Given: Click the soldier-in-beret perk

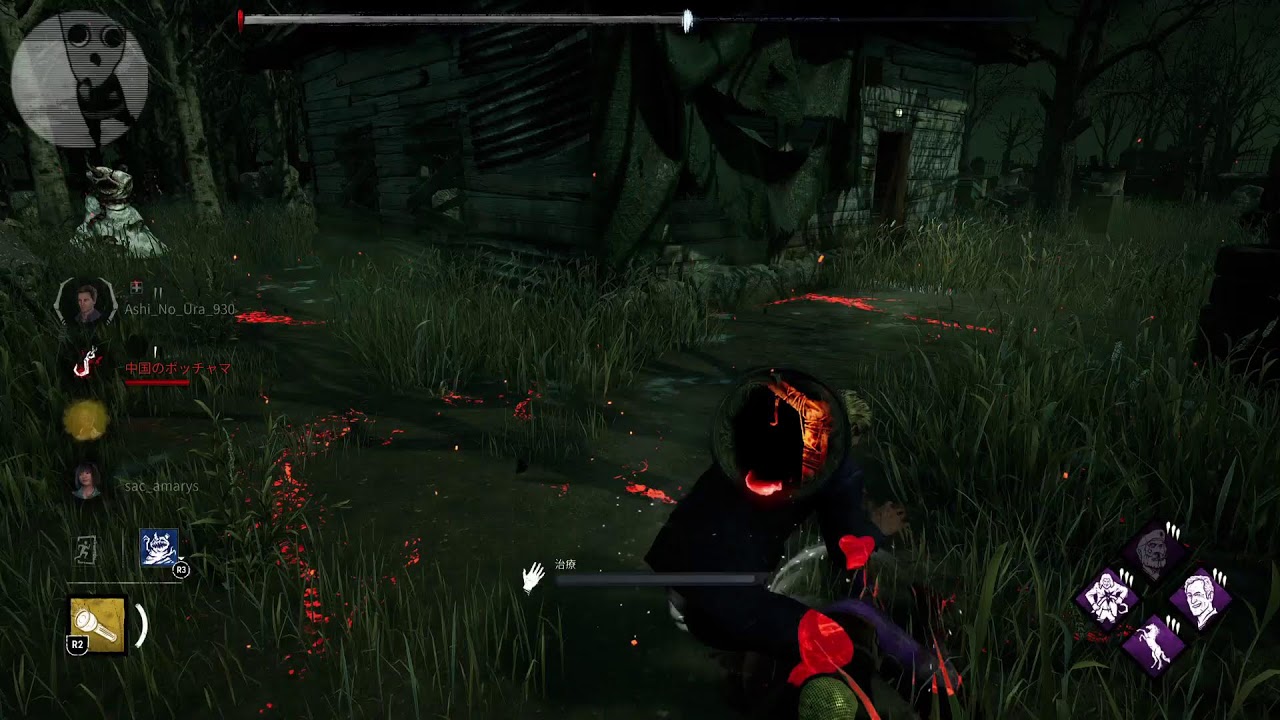Looking at the screenshot, I should coord(1153,549).
